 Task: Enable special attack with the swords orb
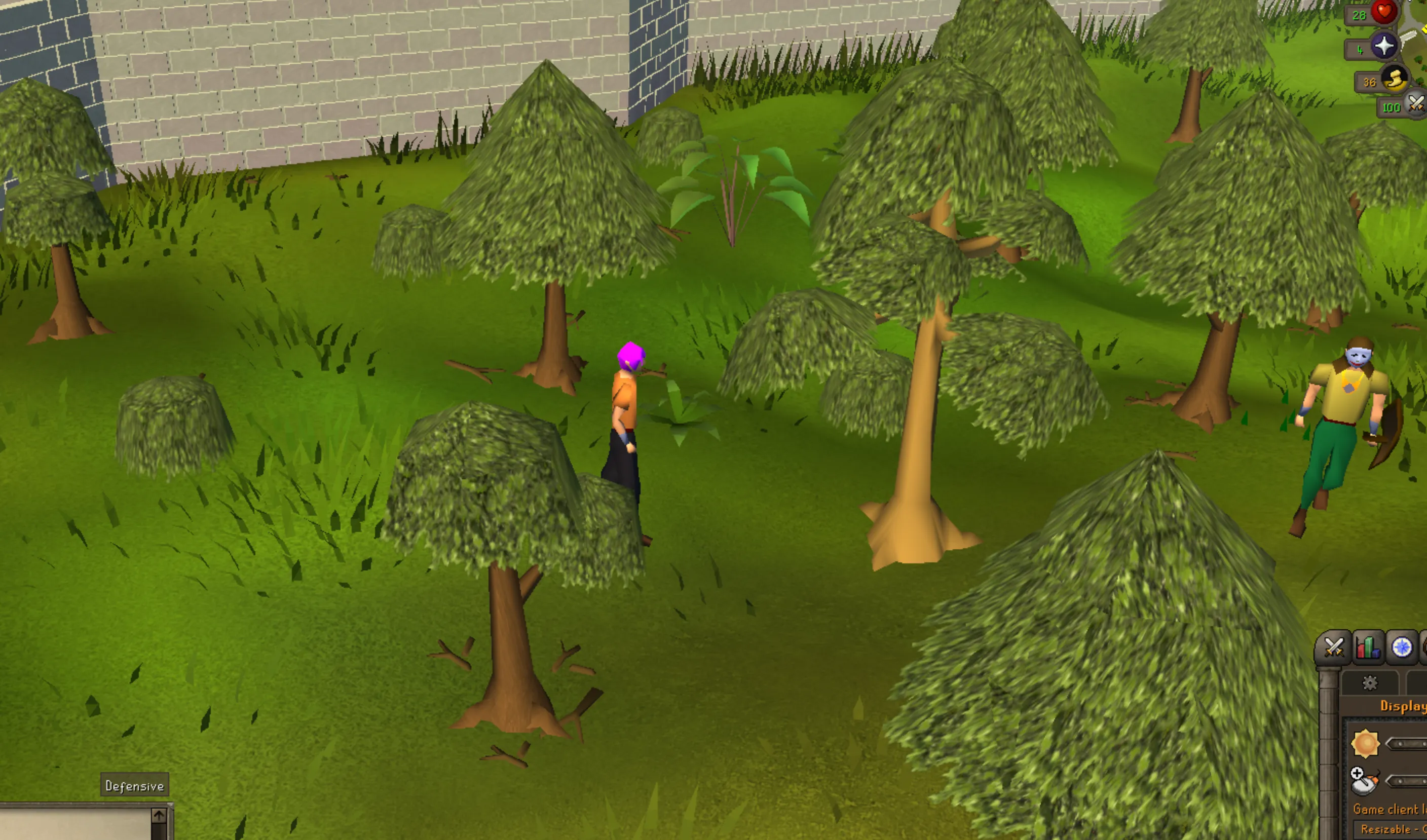[1415, 105]
